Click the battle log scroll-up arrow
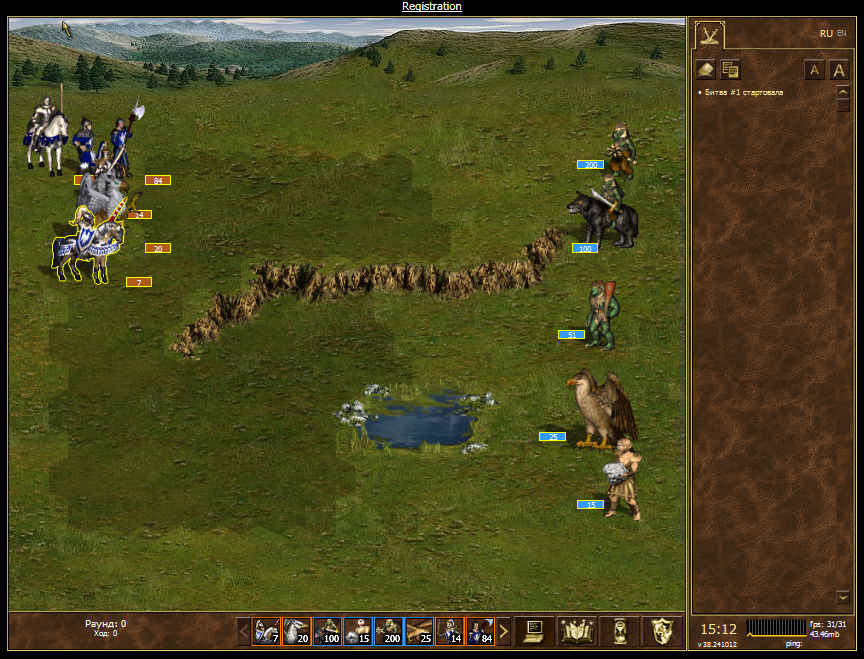864x659 pixels. pyautogui.click(x=843, y=92)
